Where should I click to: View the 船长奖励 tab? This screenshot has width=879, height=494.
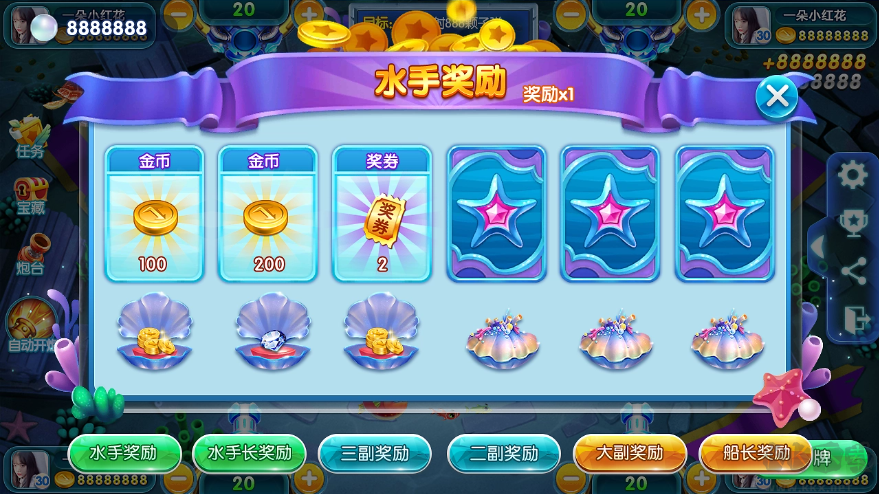click(x=755, y=453)
